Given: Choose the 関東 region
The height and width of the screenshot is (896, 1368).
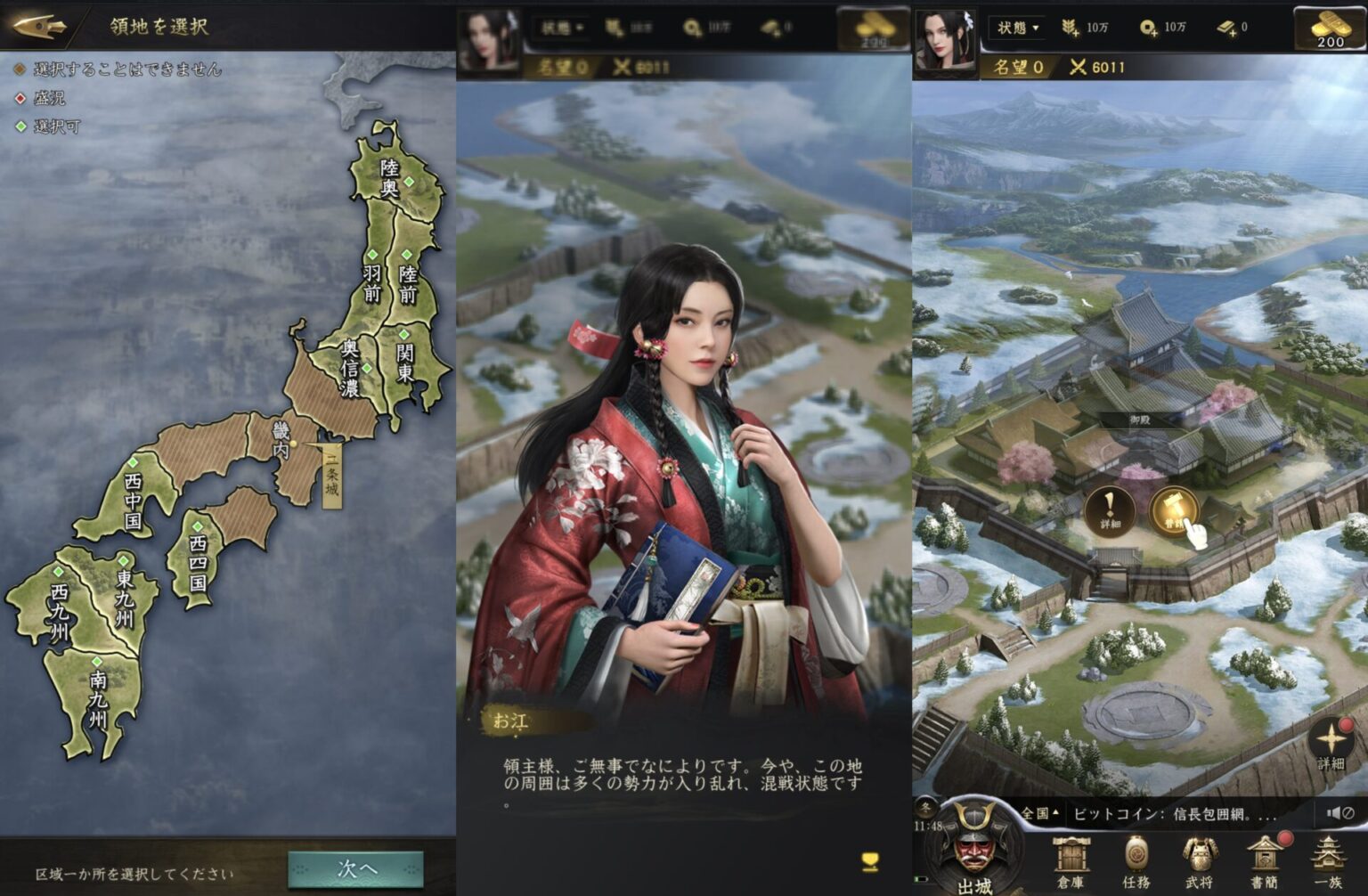Looking at the screenshot, I should [406, 362].
